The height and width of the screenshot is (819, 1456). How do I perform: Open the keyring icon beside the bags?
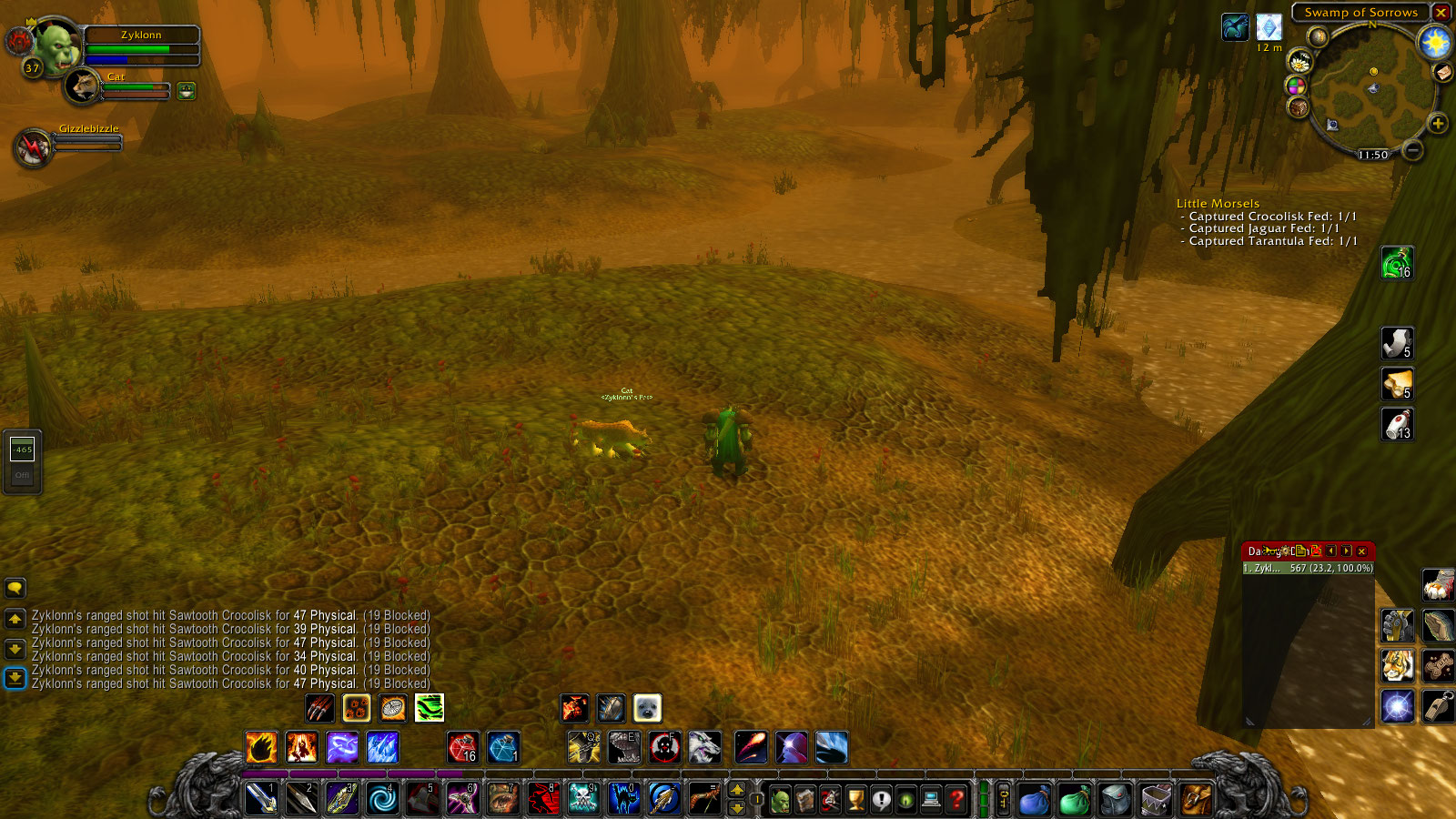(x=1003, y=799)
